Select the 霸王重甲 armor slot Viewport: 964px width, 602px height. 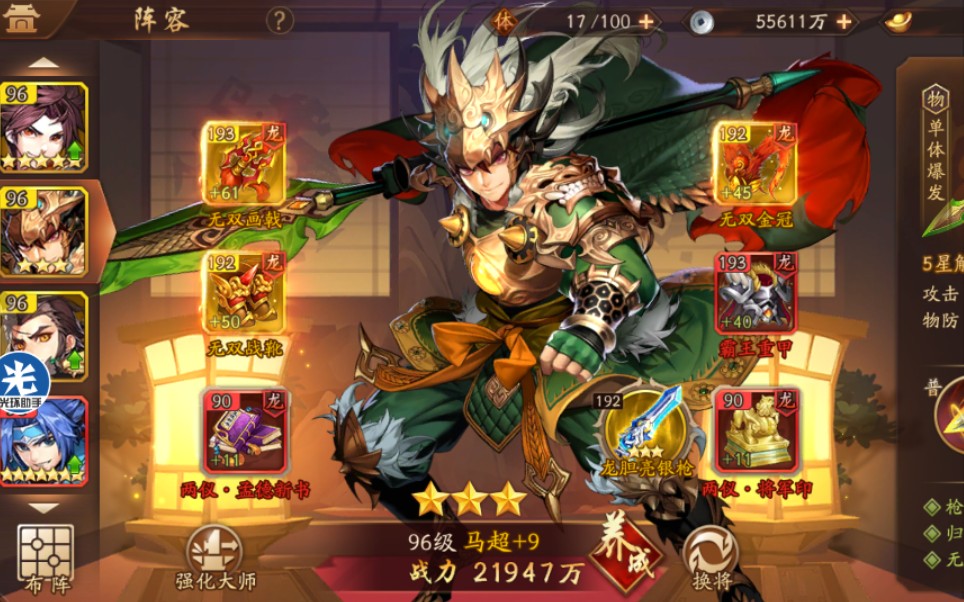pos(755,292)
